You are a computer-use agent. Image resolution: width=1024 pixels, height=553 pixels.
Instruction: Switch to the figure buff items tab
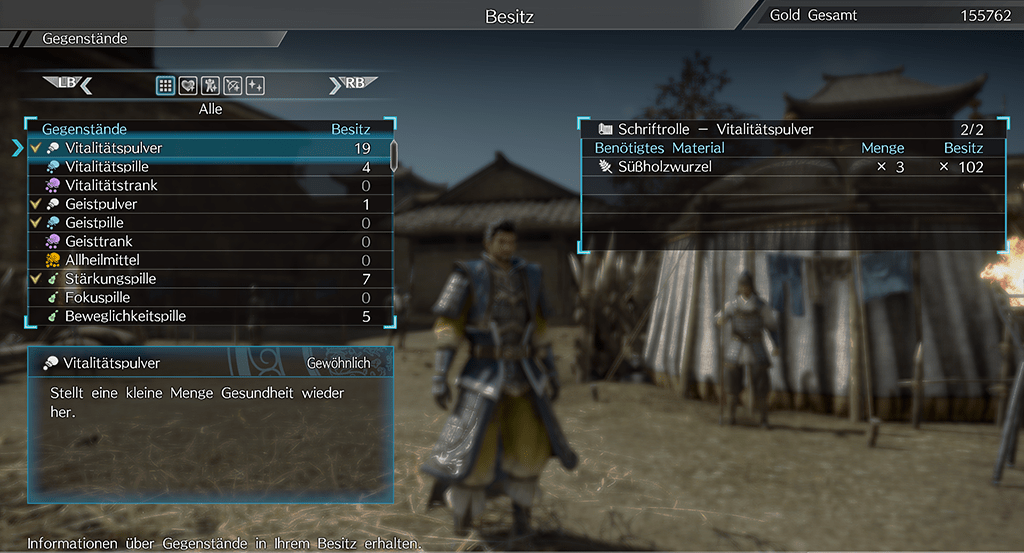pyautogui.click(x=210, y=86)
